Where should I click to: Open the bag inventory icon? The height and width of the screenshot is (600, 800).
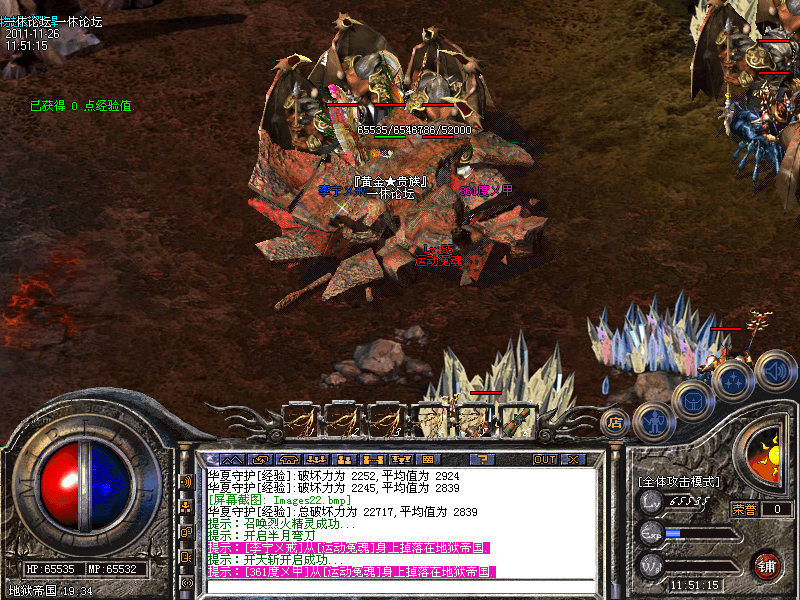tap(693, 401)
